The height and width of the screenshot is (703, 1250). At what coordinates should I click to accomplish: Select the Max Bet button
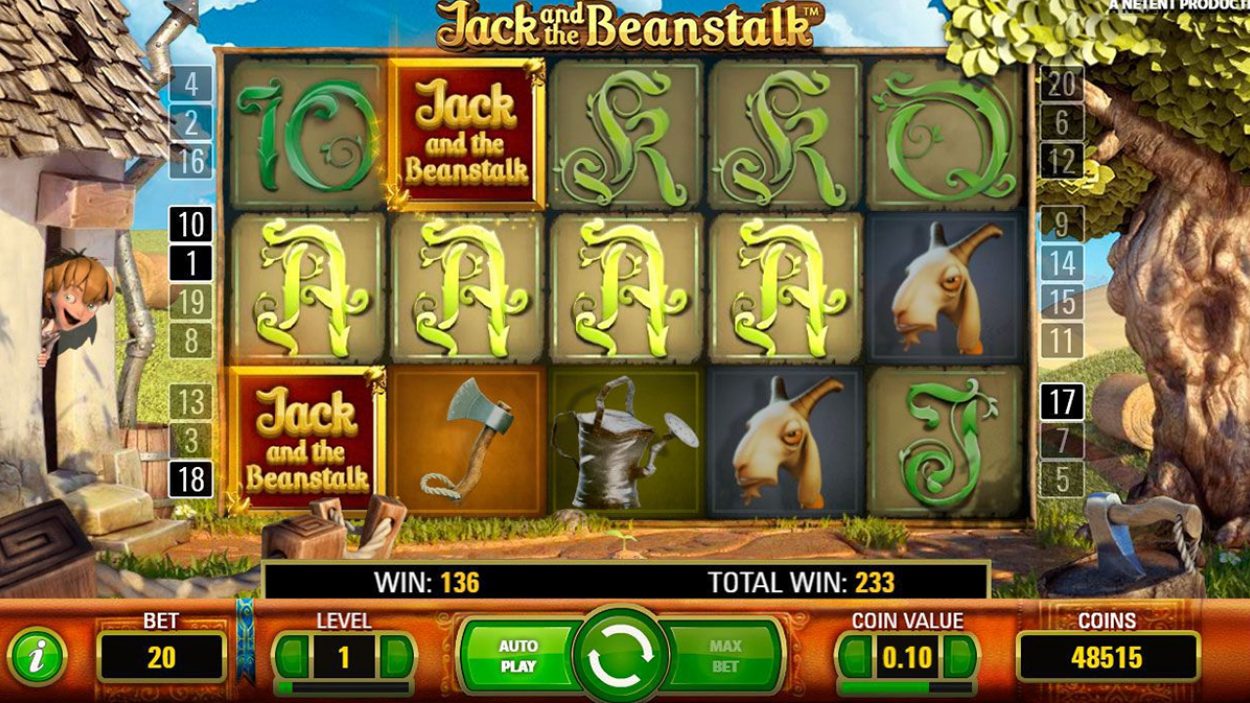tap(726, 656)
